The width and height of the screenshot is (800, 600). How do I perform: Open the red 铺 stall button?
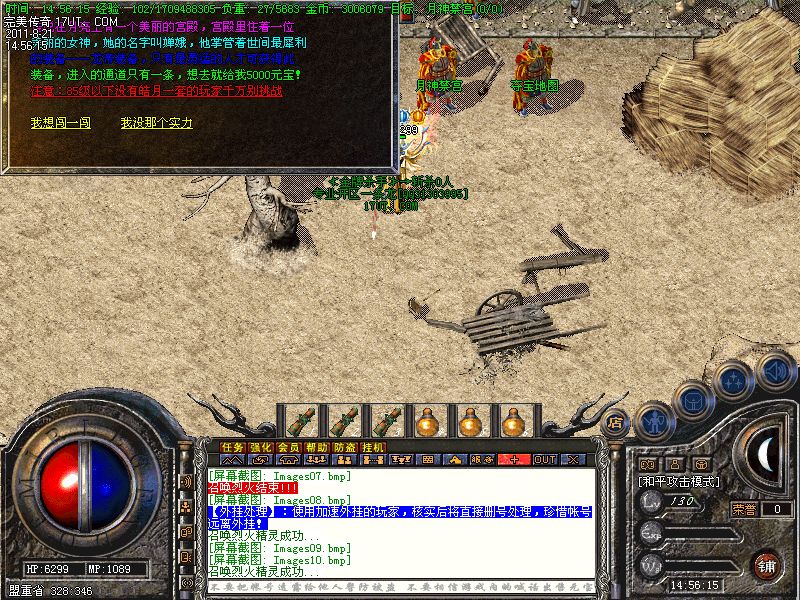766,563
